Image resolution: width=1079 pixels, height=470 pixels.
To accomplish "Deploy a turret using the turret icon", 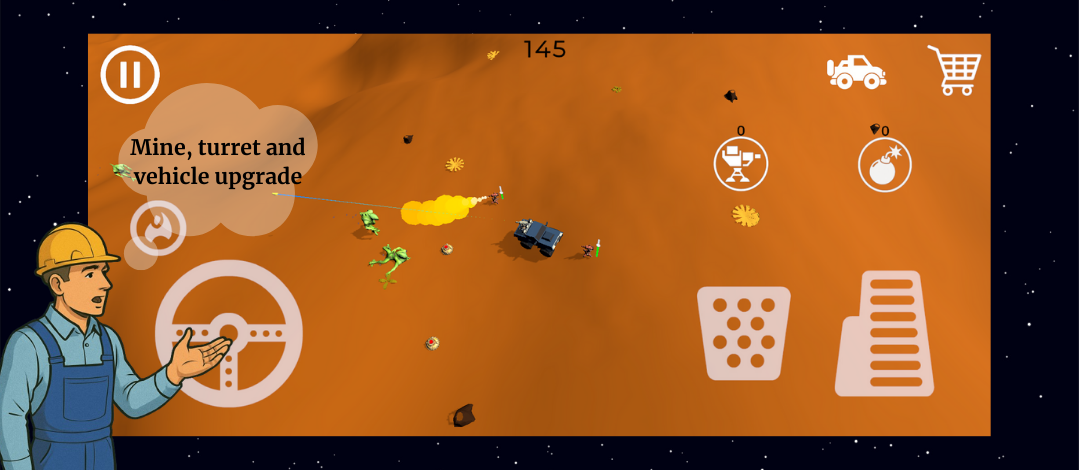I will click(740, 165).
